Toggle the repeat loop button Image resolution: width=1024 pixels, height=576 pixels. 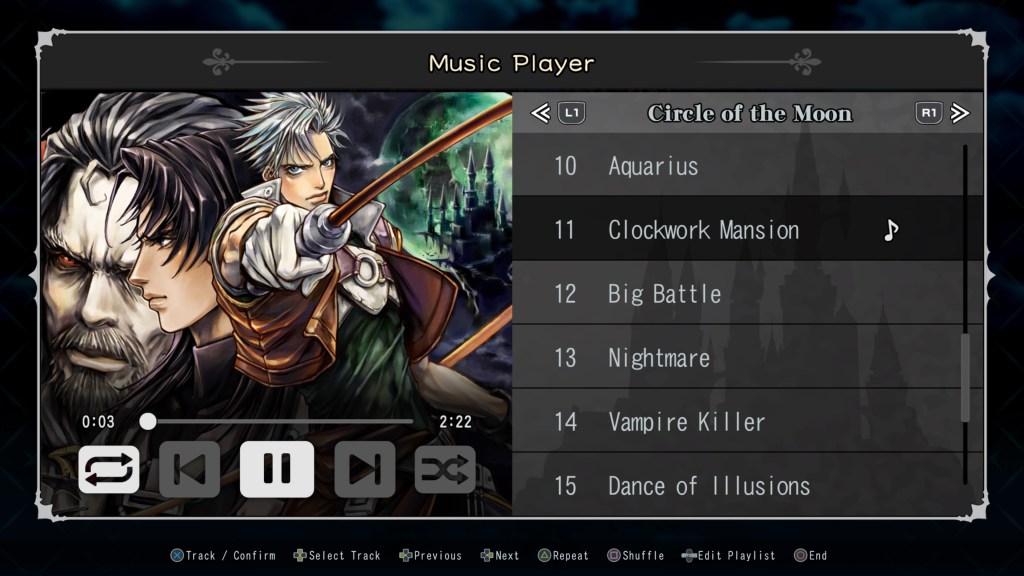(x=108, y=470)
